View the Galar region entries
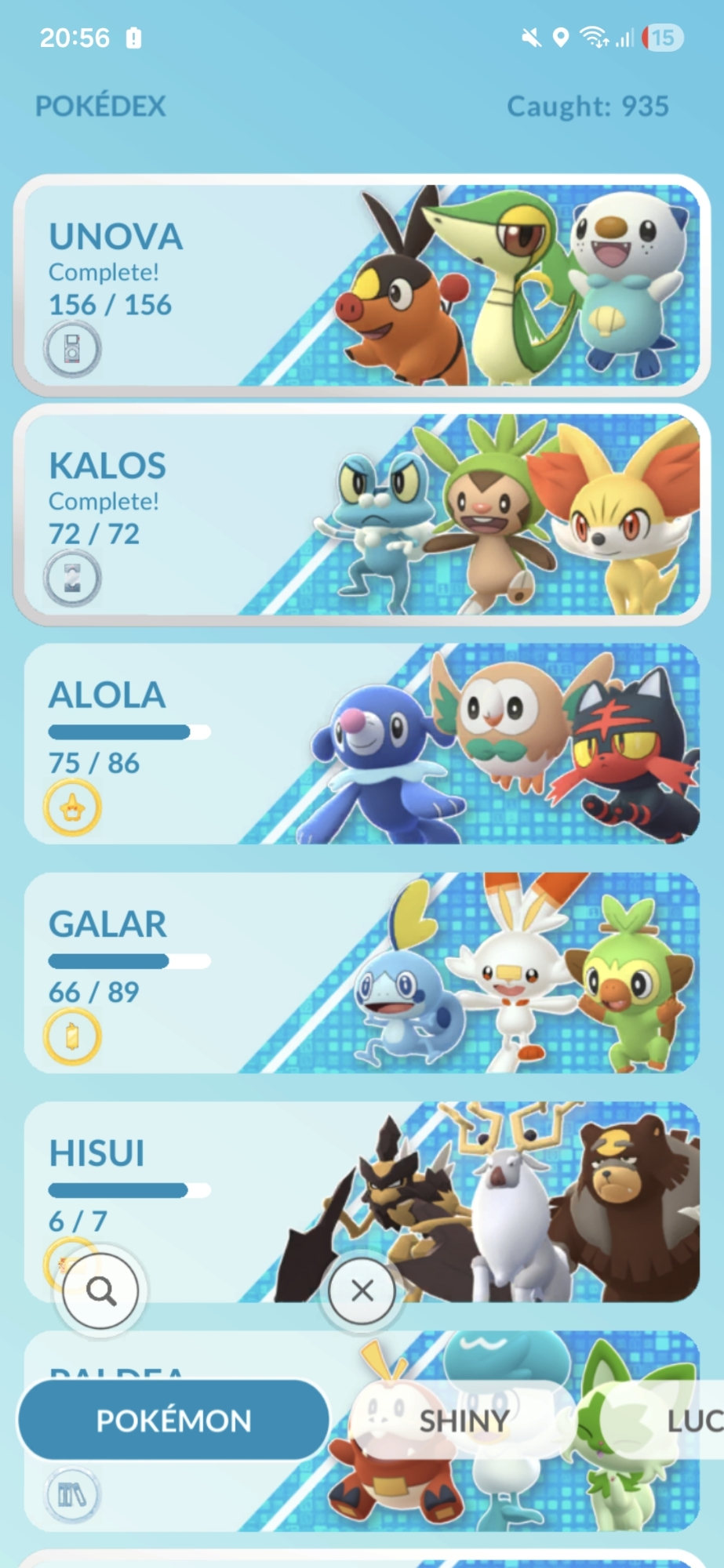 coord(361,972)
